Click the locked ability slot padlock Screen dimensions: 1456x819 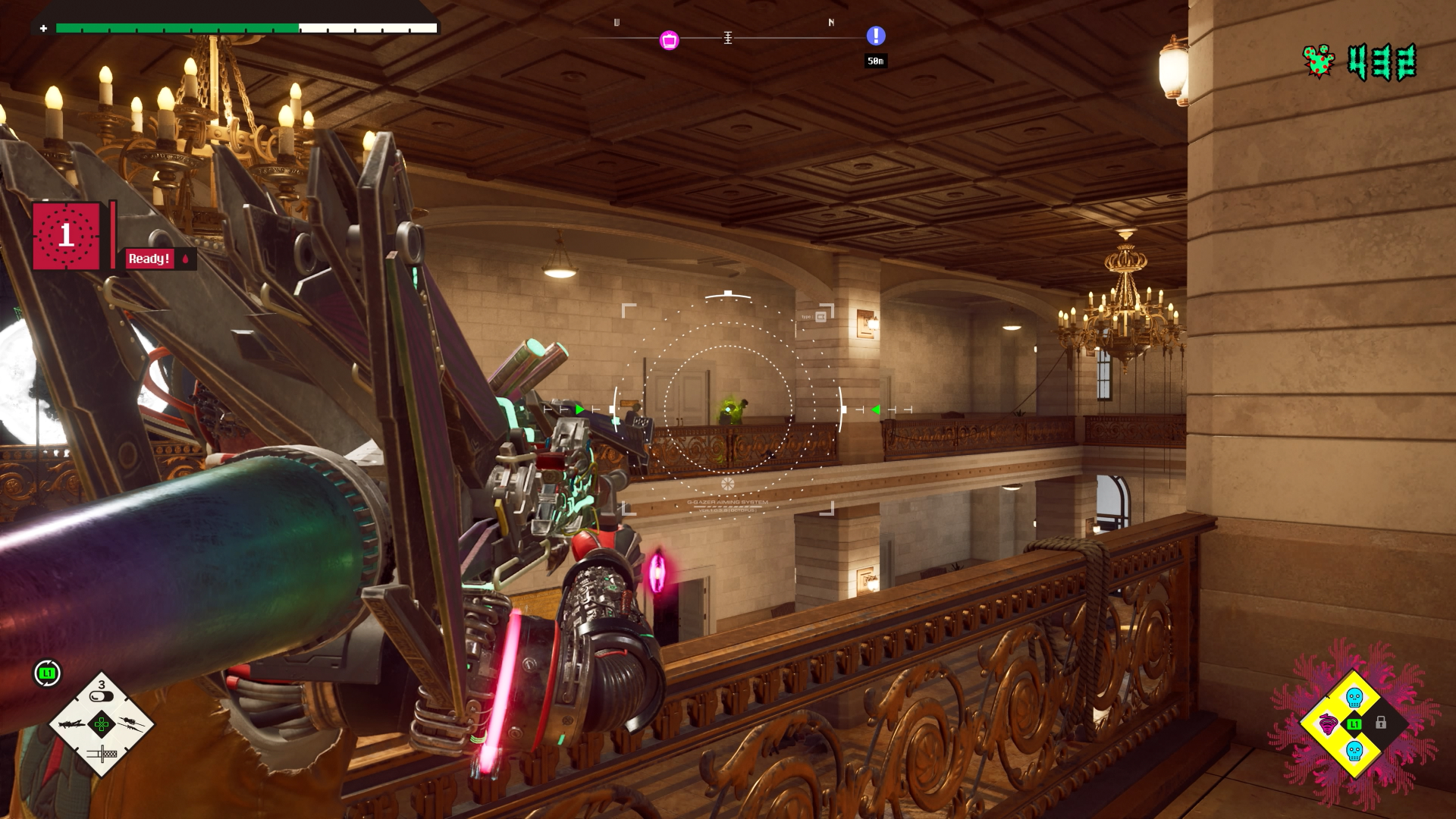coord(1381,723)
